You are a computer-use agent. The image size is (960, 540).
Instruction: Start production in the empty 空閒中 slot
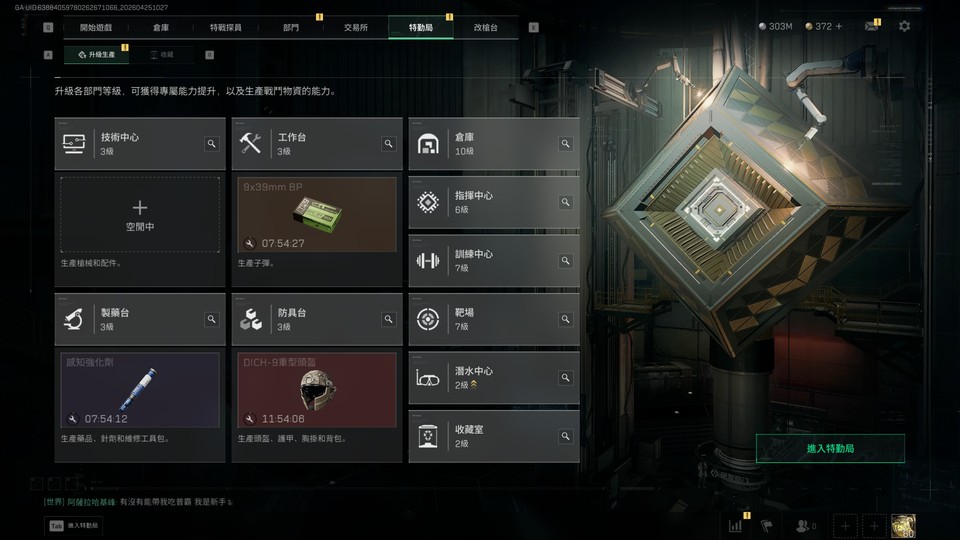140,214
